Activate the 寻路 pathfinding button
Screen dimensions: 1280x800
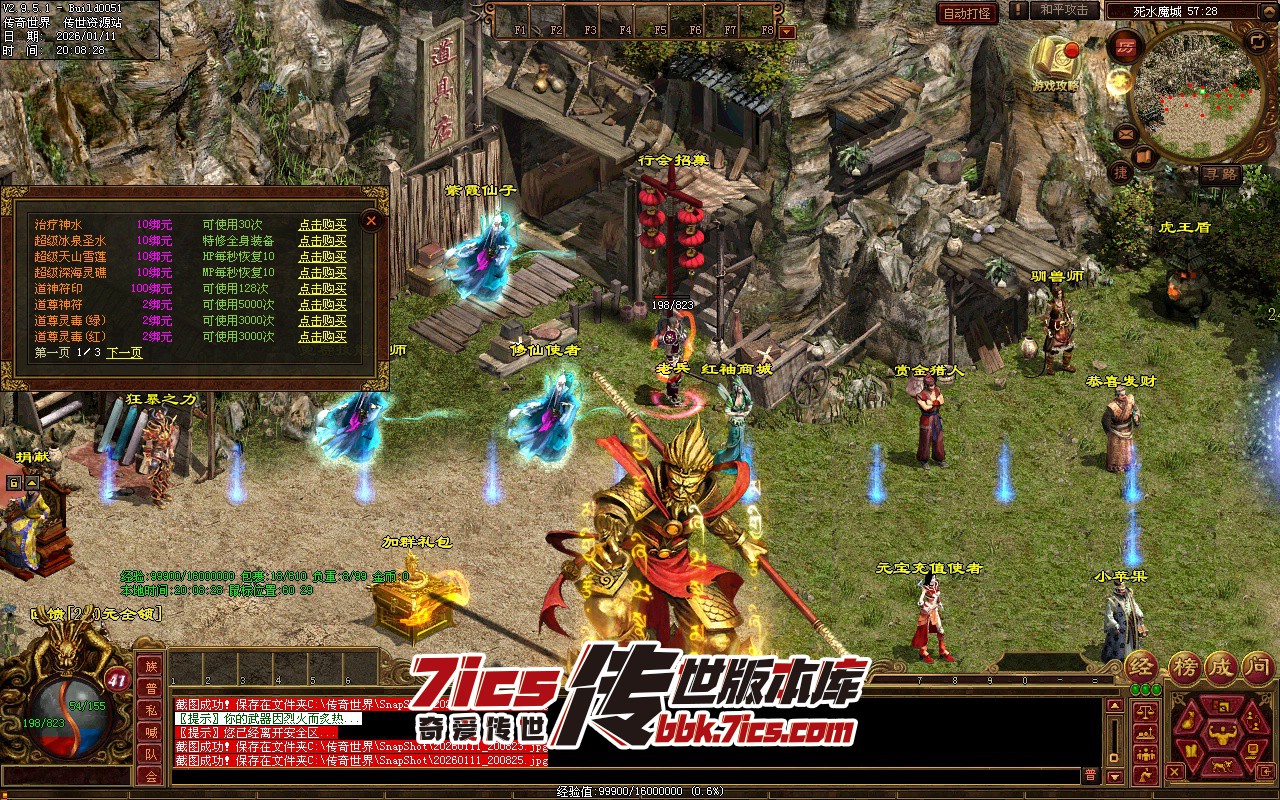pos(1220,173)
